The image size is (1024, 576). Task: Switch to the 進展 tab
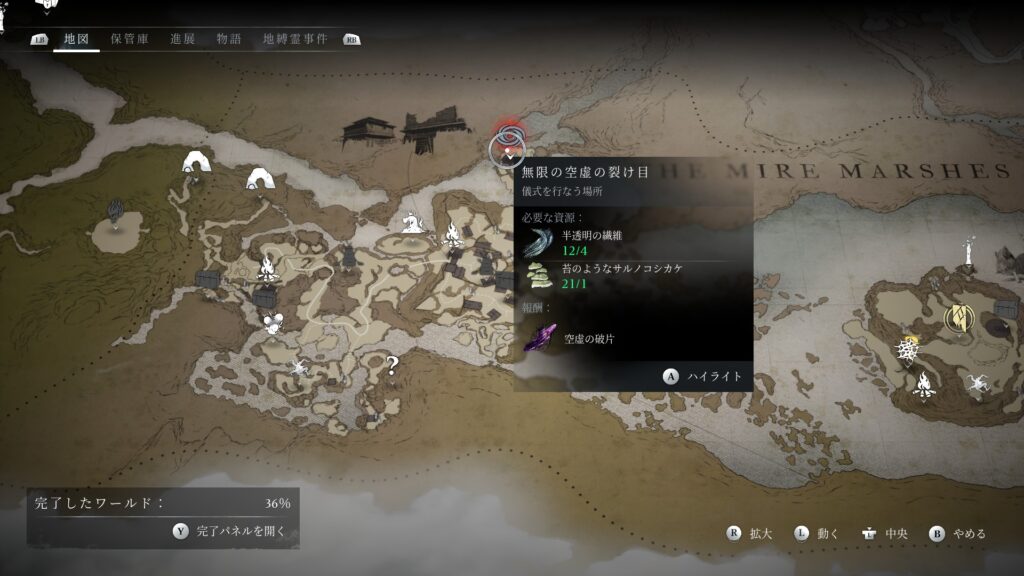tap(182, 39)
